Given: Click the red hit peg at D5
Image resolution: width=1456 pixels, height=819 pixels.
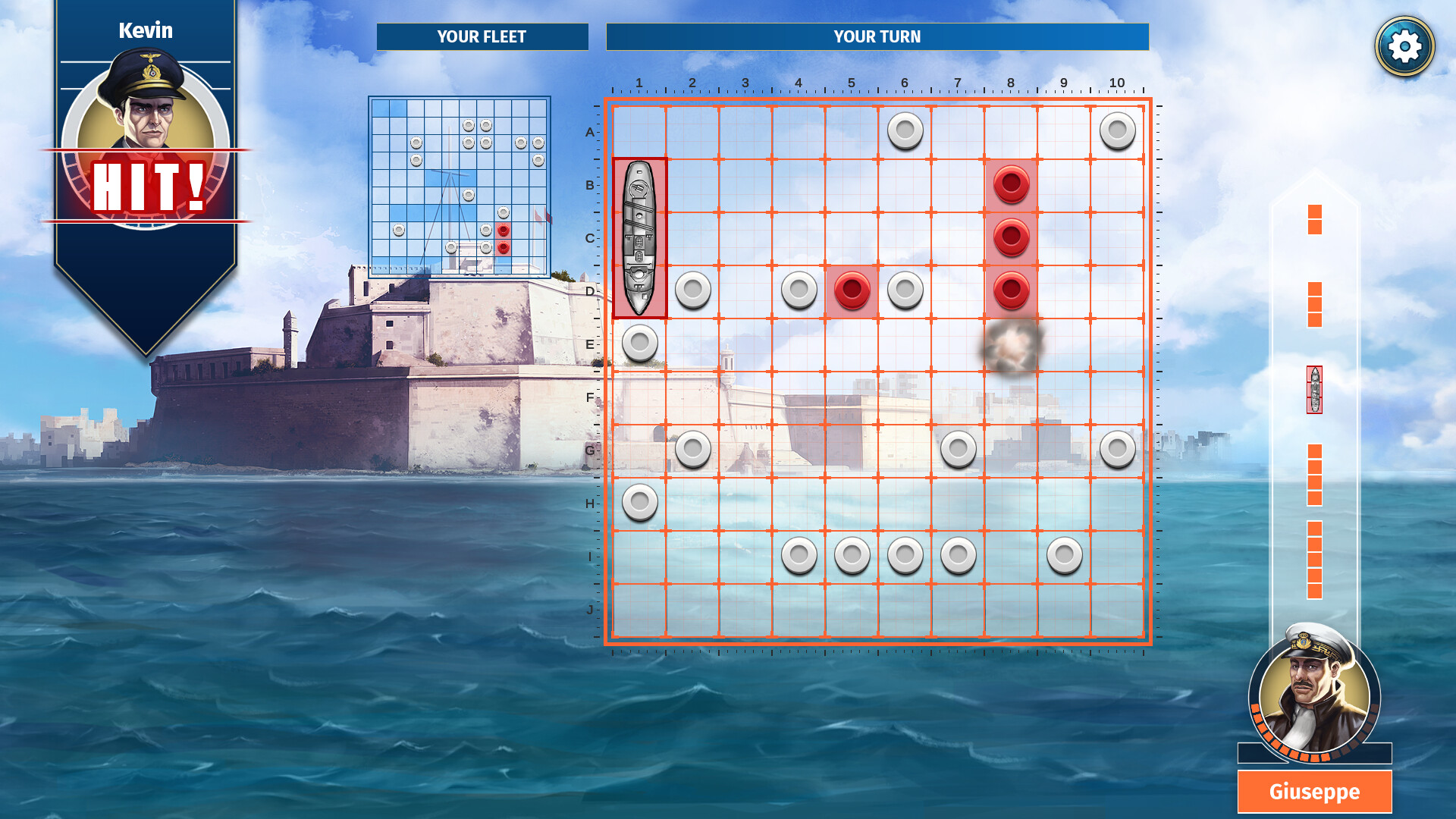Looking at the screenshot, I should click(852, 289).
